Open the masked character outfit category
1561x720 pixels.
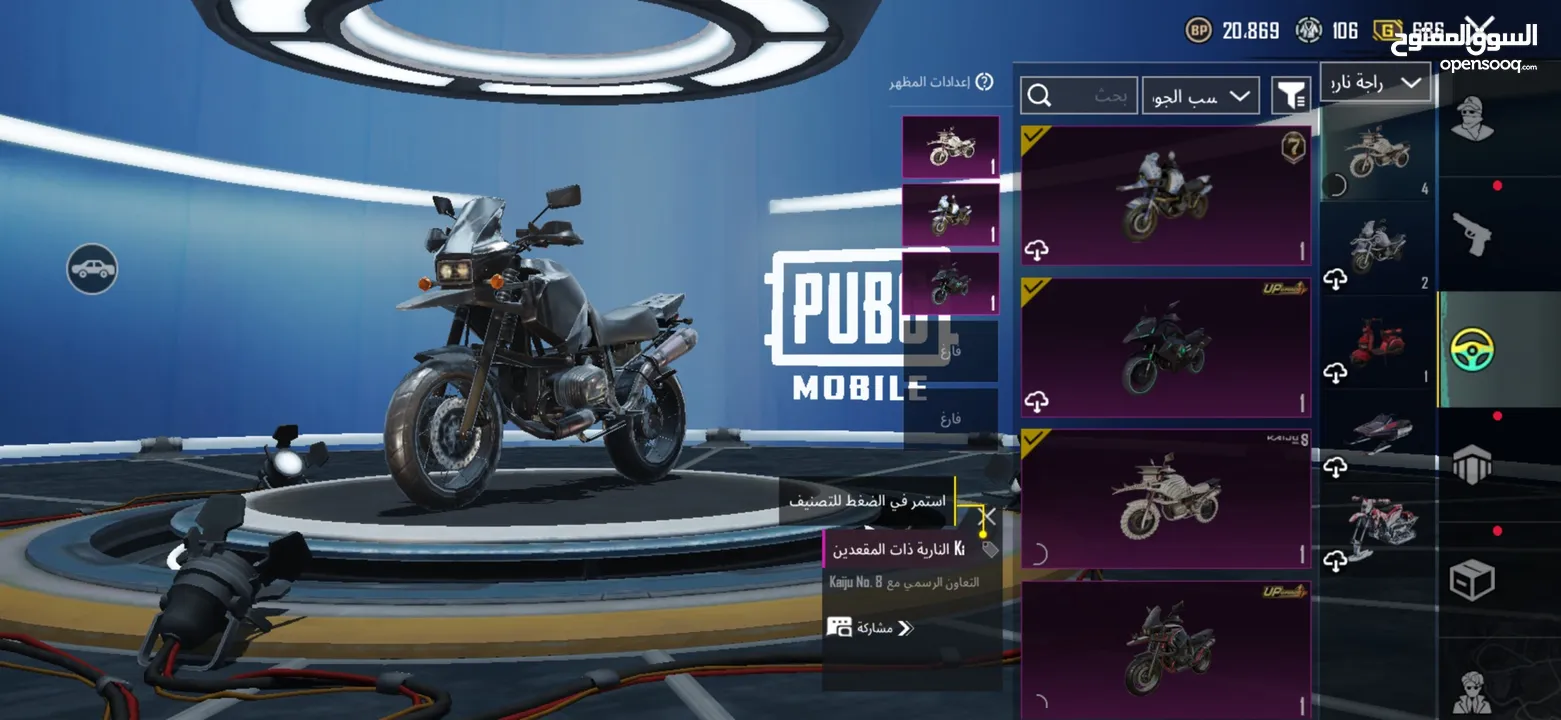1471,120
